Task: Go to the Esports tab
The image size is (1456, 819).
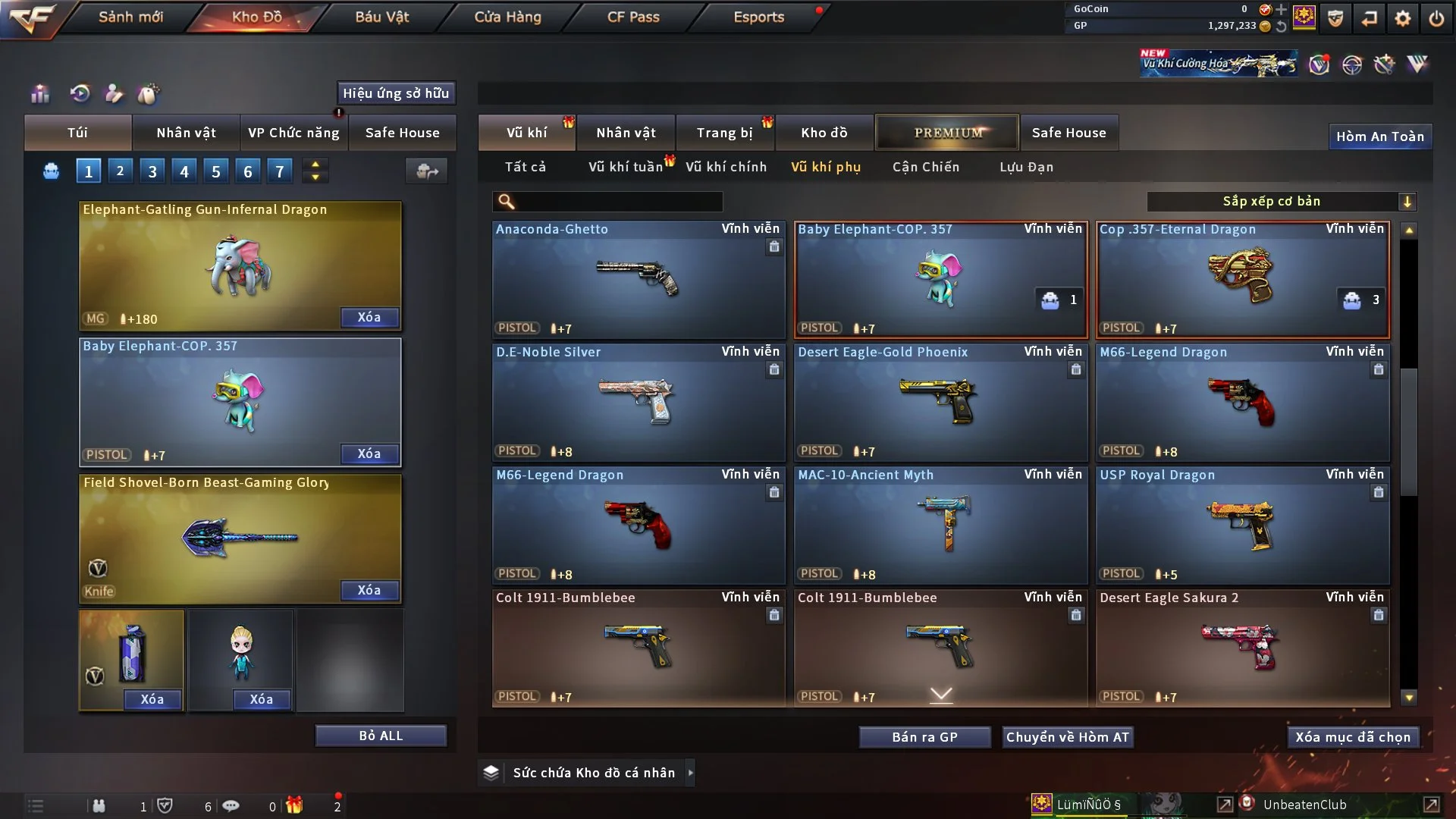Action: point(758,17)
